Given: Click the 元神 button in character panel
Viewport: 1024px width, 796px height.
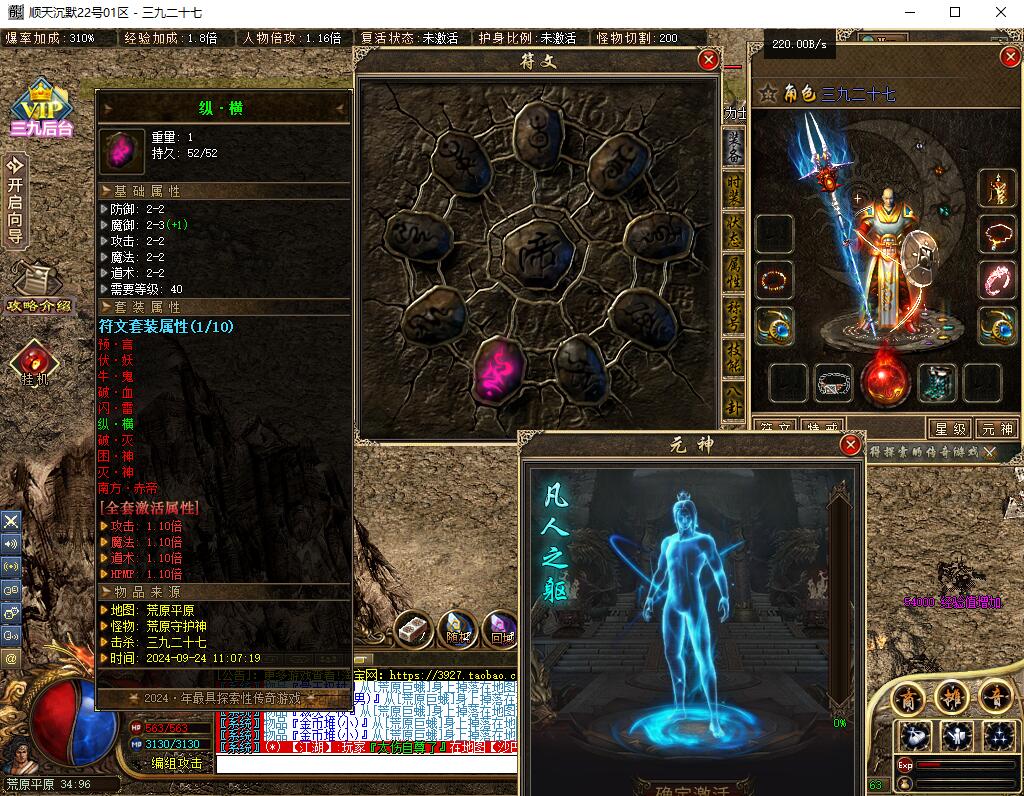Looking at the screenshot, I should coord(997,428).
